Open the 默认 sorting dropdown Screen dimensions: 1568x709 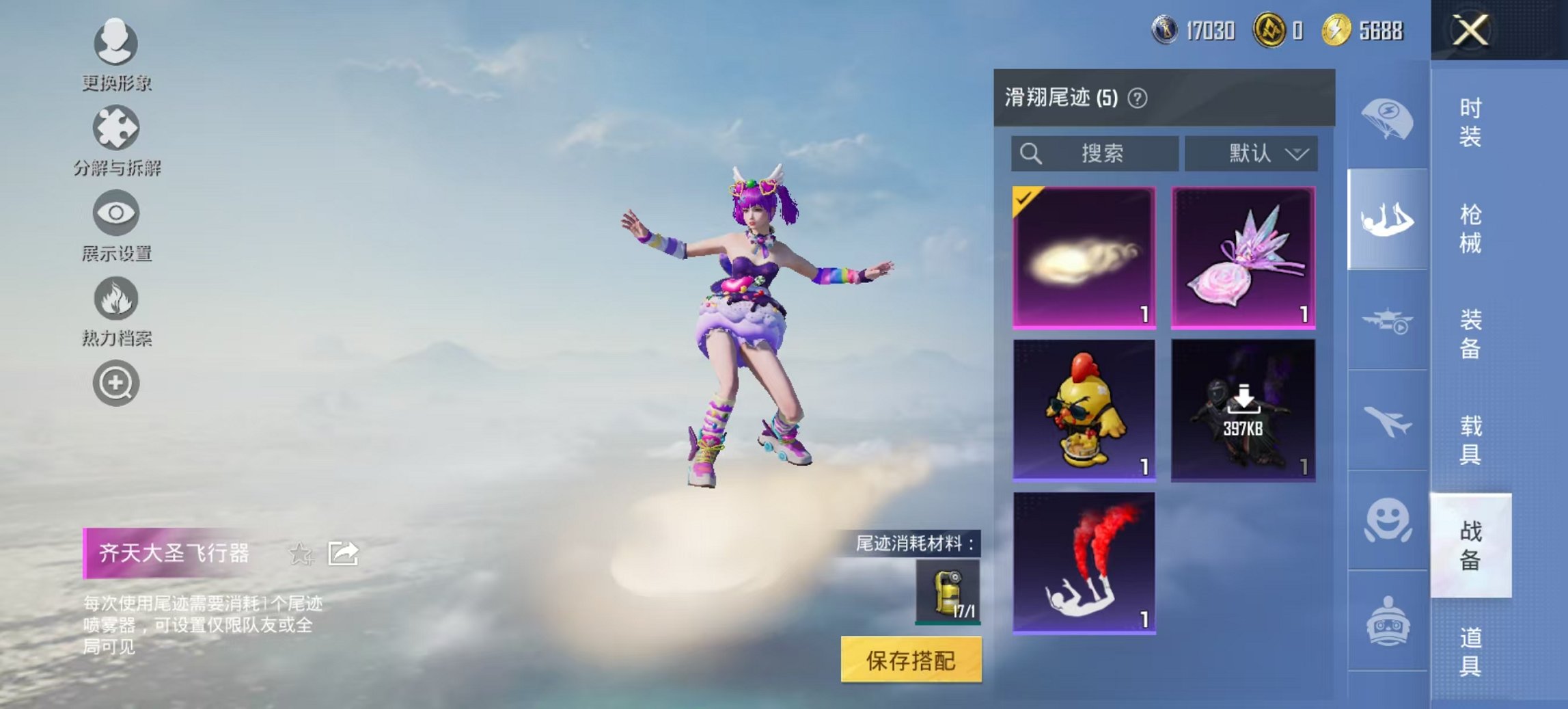pyautogui.click(x=1250, y=154)
